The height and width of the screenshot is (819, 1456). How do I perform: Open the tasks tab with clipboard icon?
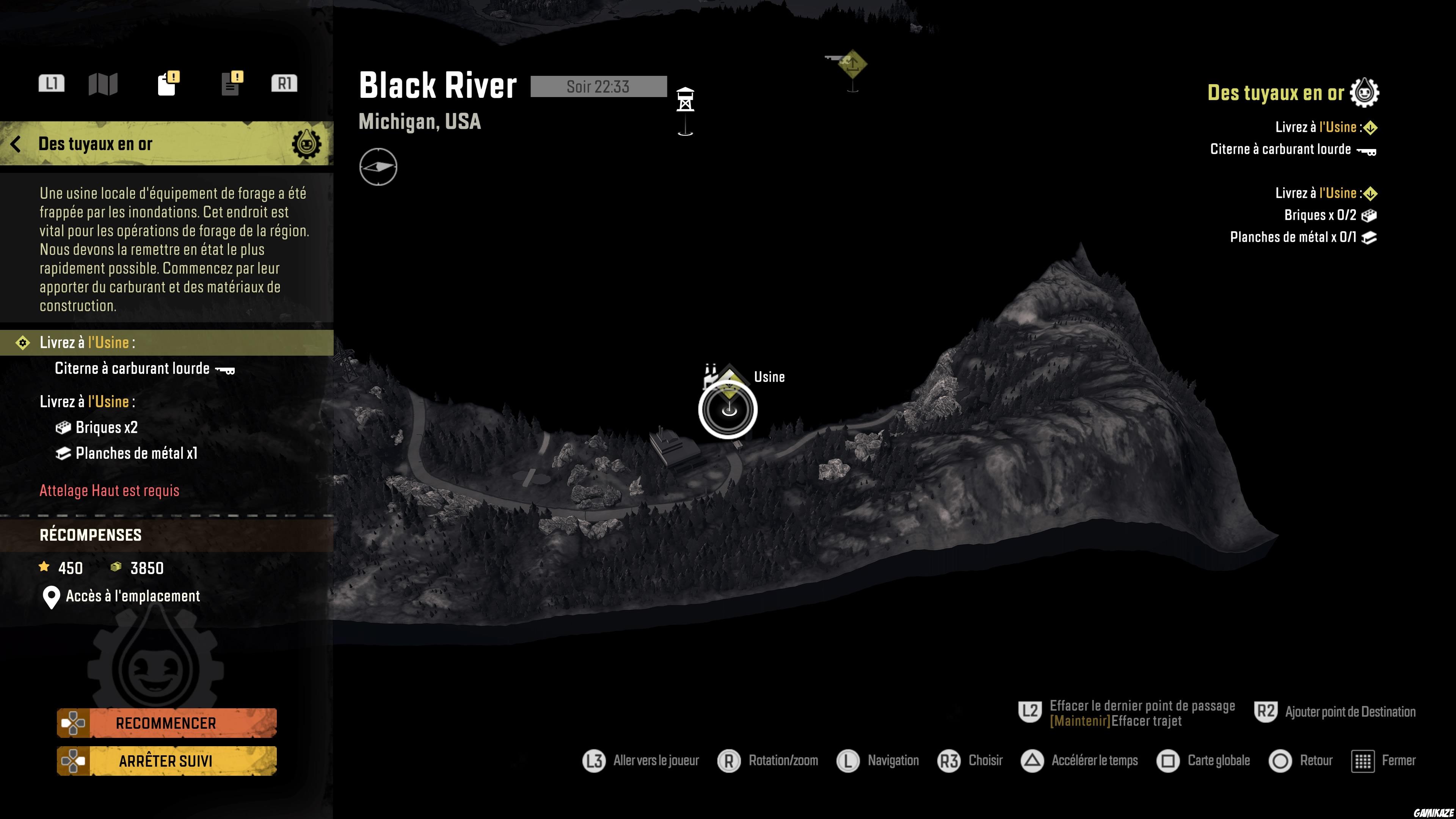[167, 84]
